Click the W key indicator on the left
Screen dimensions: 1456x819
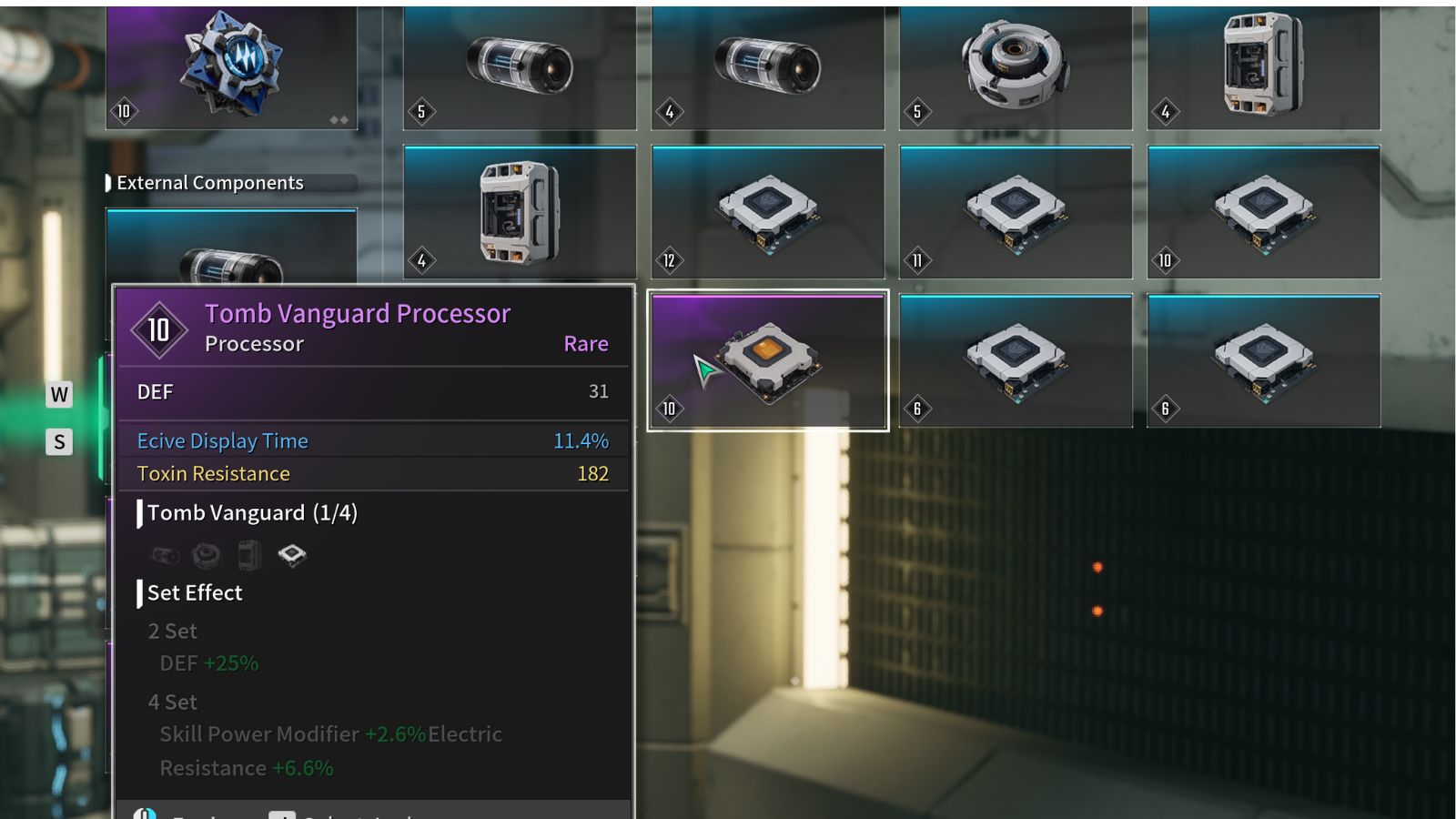pos(59,396)
